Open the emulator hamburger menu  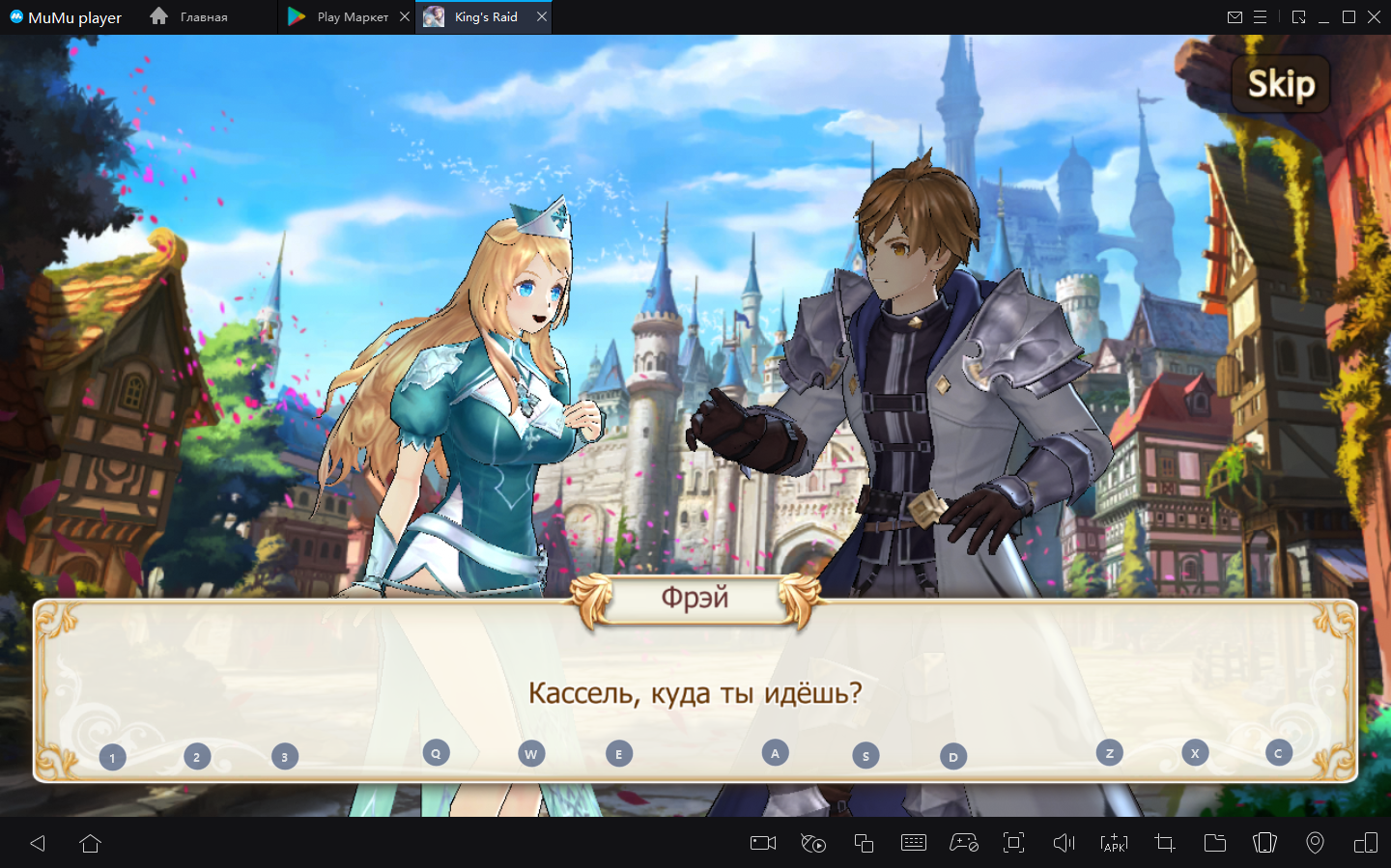[1260, 17]
